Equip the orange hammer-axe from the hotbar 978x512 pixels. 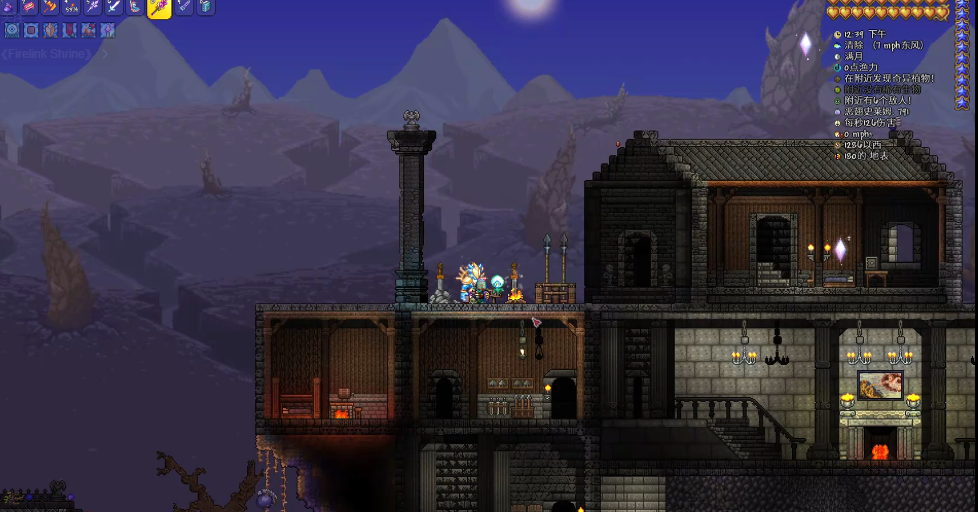point(50,7)
